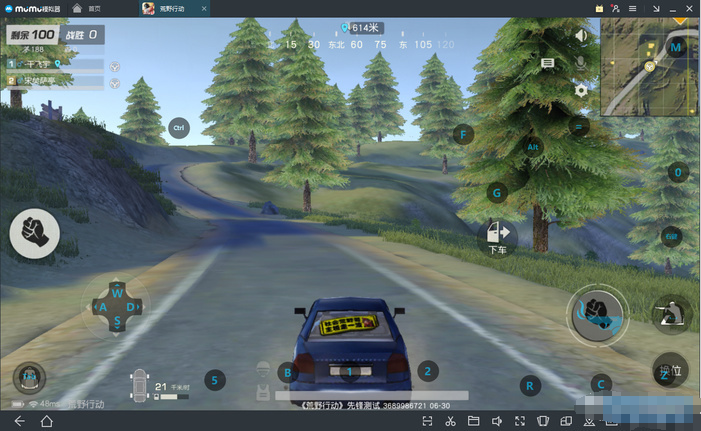Viewport: 701px width, 431px height.
Task: Close the MuMu emulator window
Action: [x=690, y=8]
